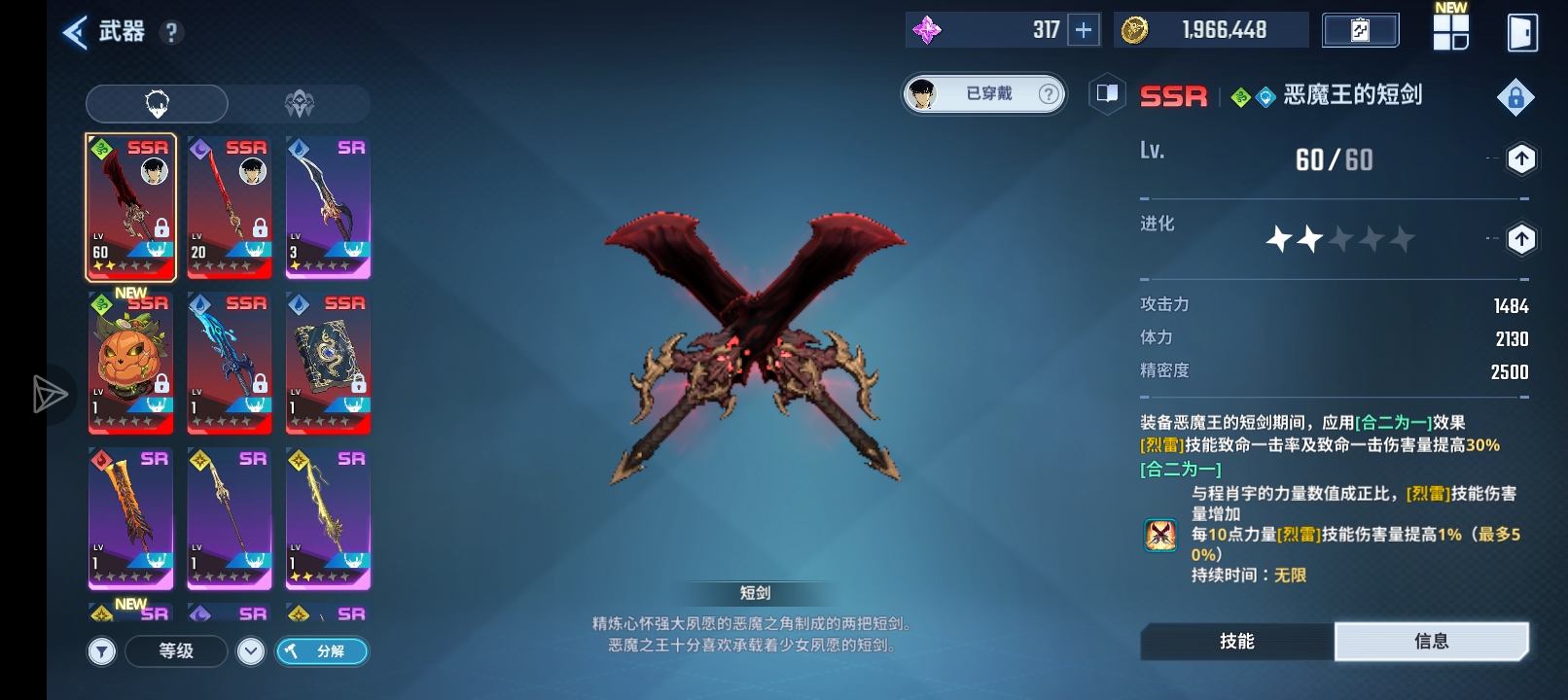Open evolution upgrade arrow beside stars

[x=1521, y=238]
